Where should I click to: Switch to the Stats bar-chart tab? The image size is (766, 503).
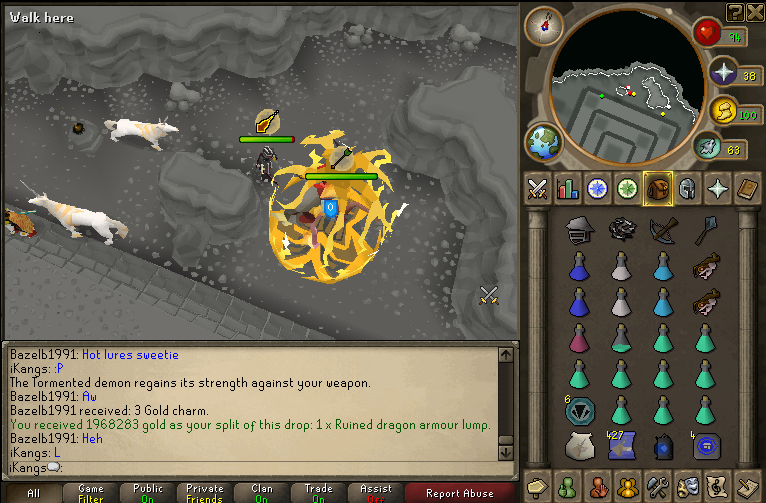point(568,188)
